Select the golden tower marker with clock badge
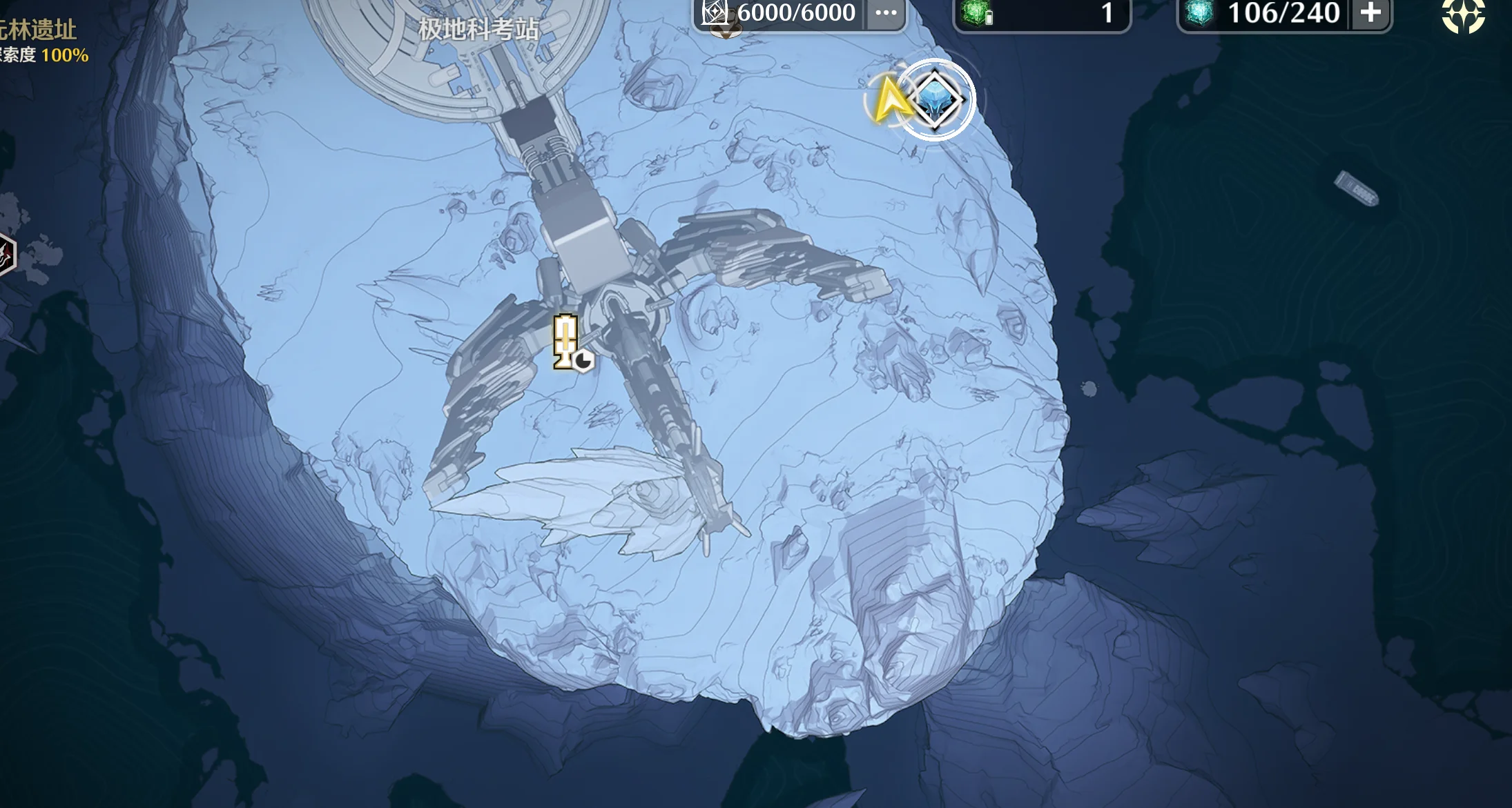 click(x=566, y=342)
